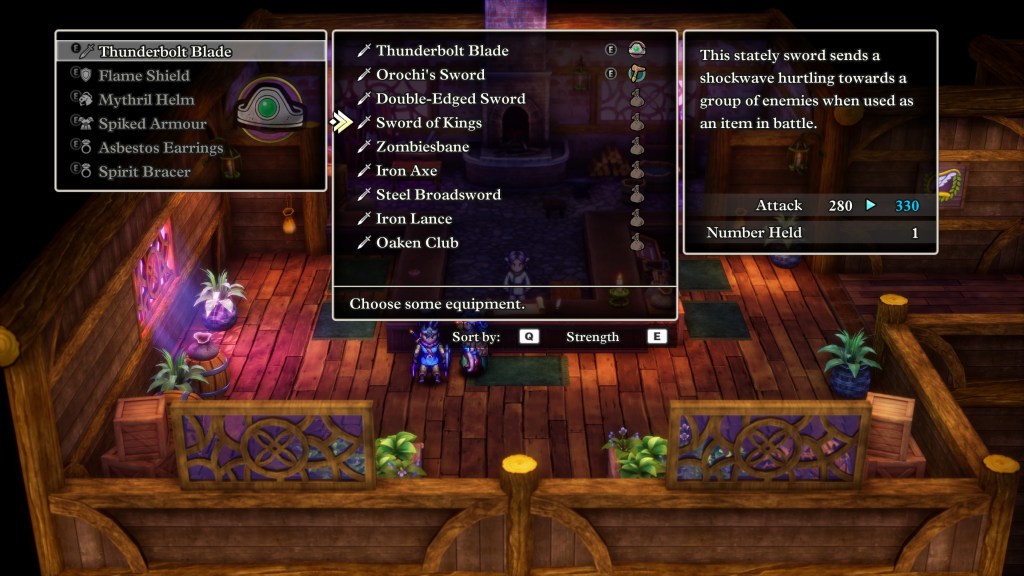Pick the Double-Edged Sword entry
The image size is (1024, 576).
450,99
